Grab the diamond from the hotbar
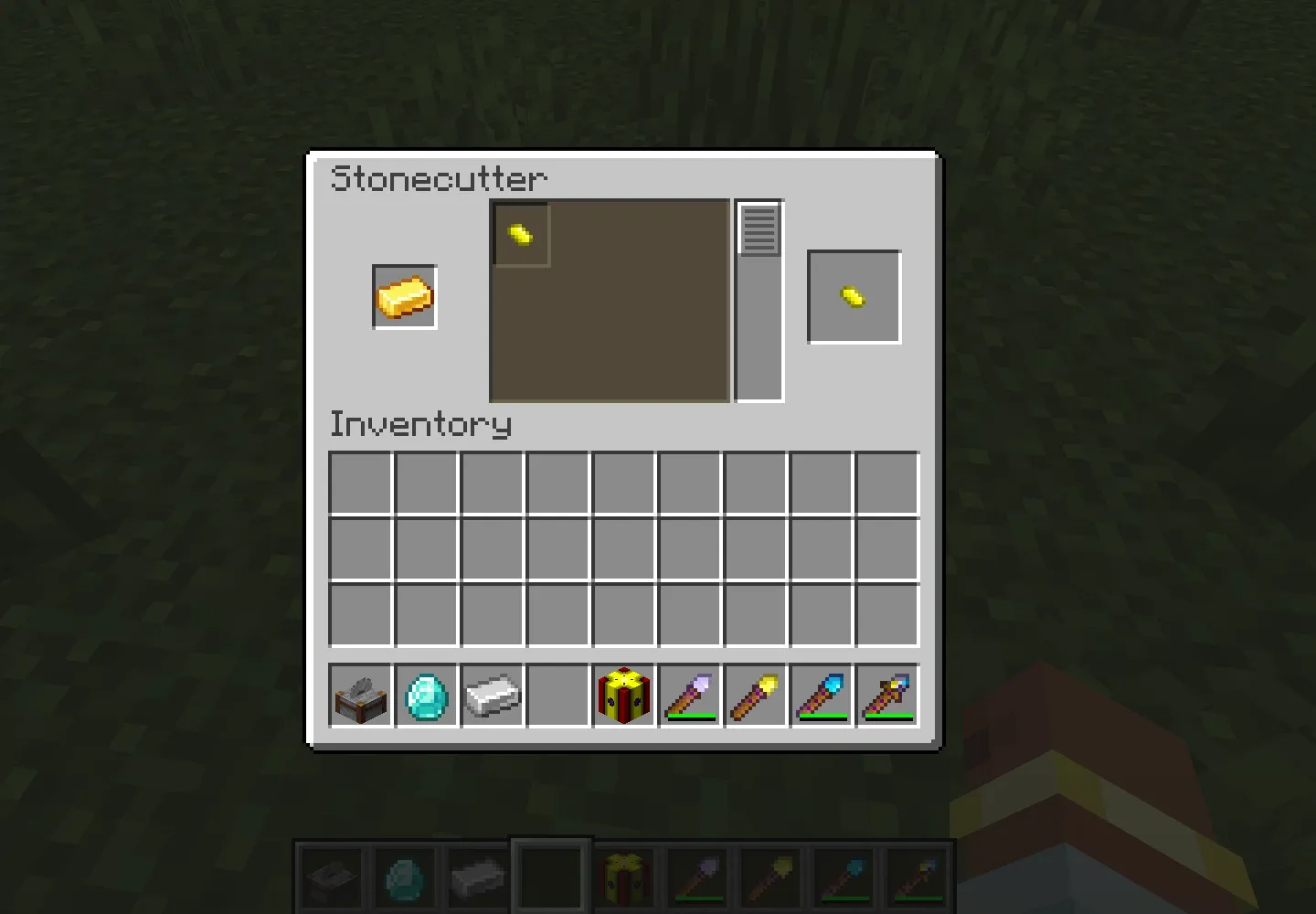Screen dimensions: 1316x914 coord(426,696)
